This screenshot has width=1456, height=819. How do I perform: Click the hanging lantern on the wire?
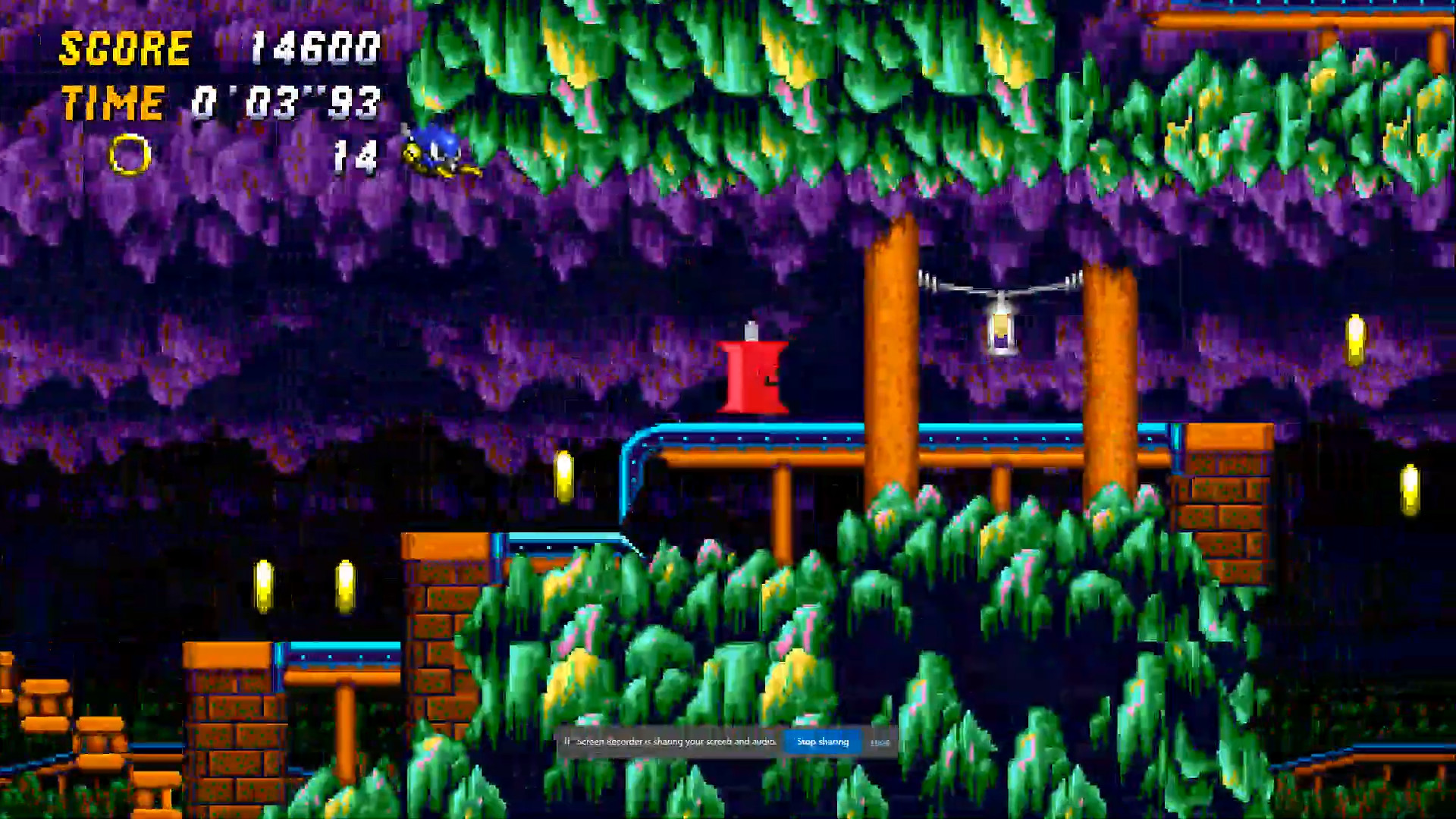pyautogui.click(x=1001, y=330)
